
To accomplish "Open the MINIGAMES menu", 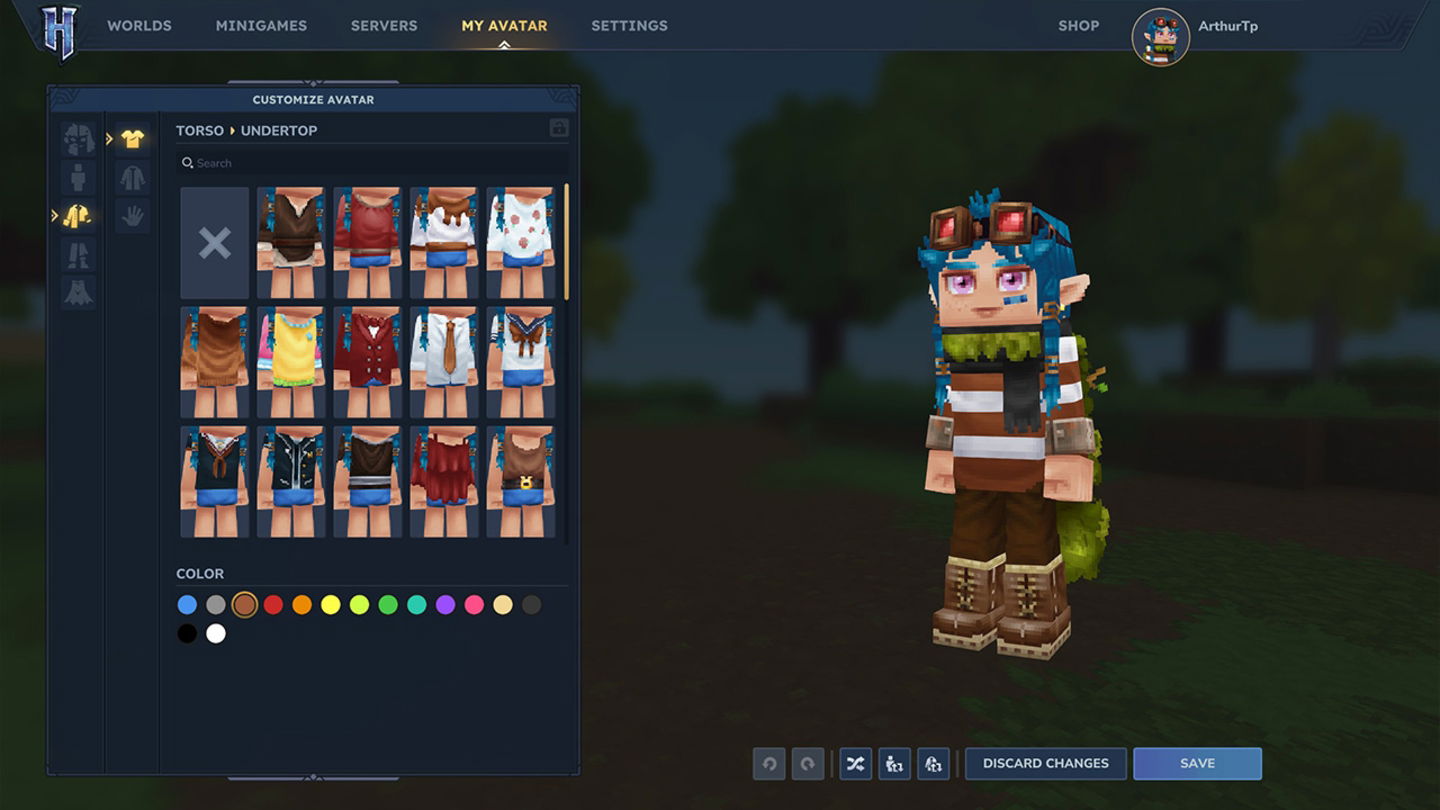I will coord(261,25).
